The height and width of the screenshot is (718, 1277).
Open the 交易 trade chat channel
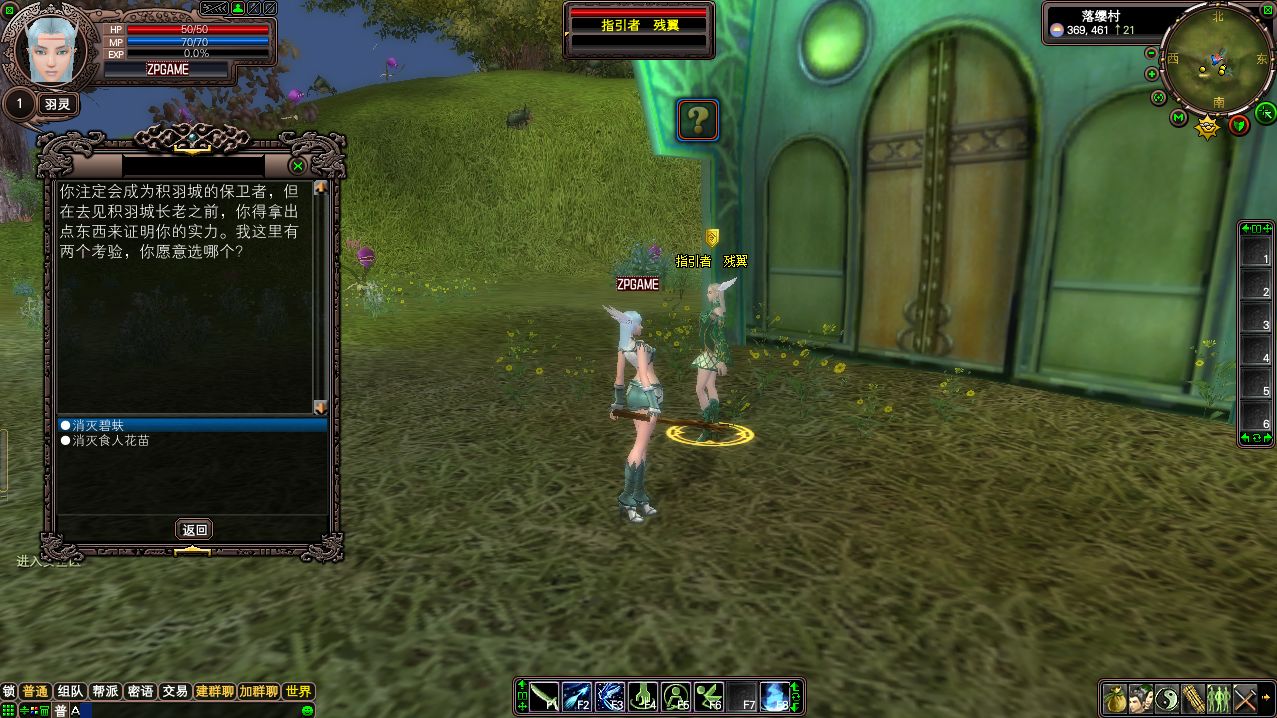click(x=175, y=691)
